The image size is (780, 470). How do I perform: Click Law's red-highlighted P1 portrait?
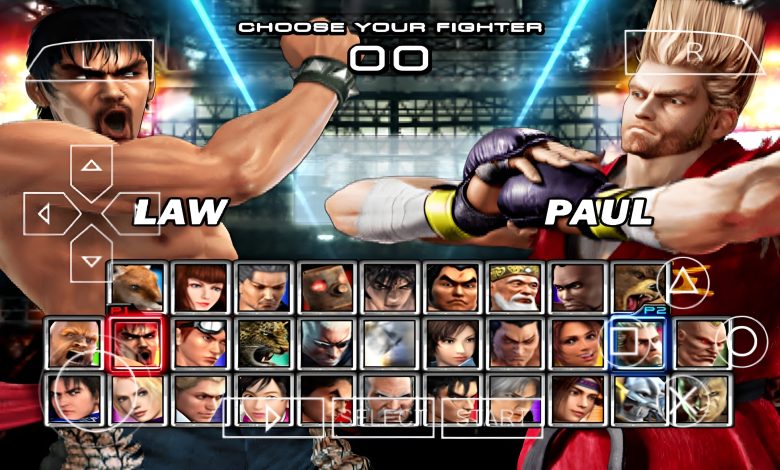138,344
